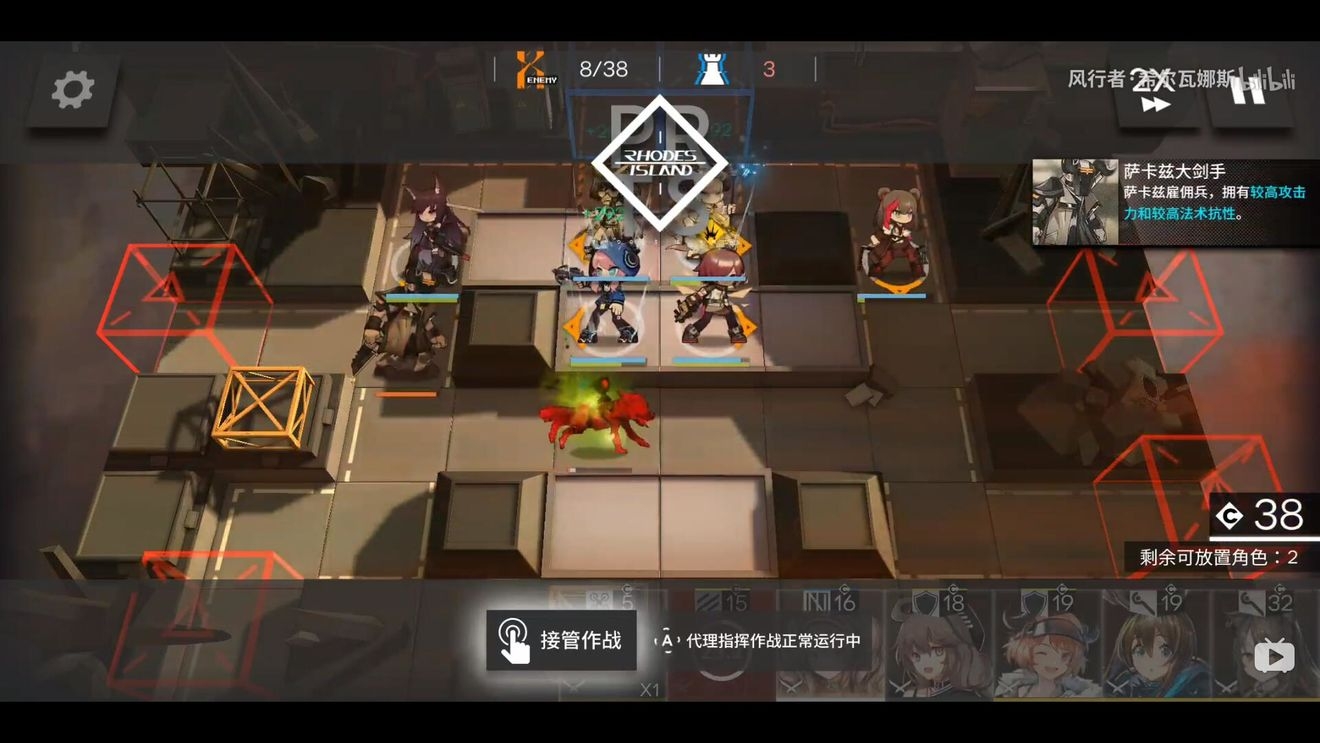
Task: Toggle the 2X battle speed button
Action: 1155,92
